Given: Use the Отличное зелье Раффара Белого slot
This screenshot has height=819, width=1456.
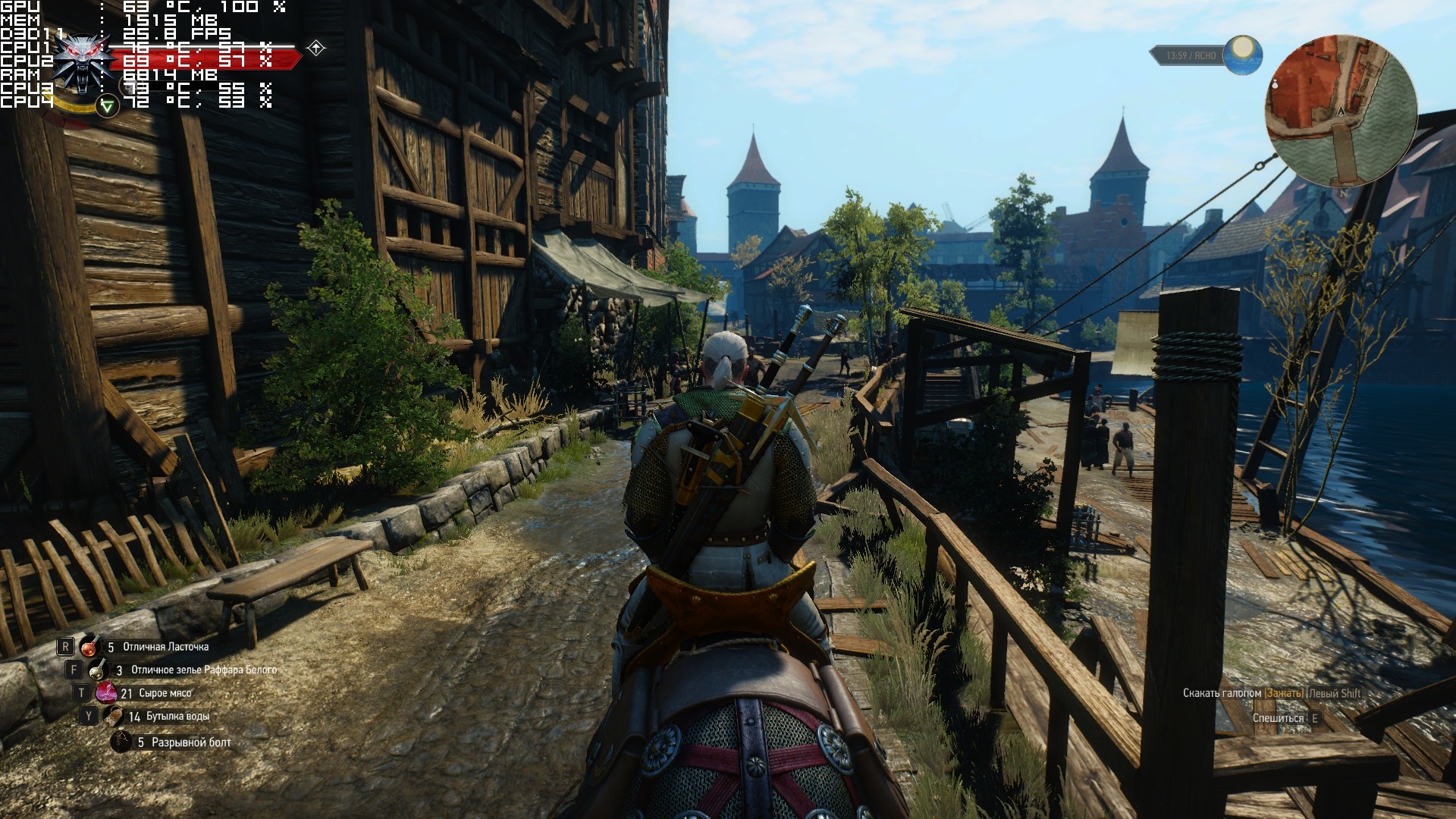Looking at the screenshot, I should [98, 670].
